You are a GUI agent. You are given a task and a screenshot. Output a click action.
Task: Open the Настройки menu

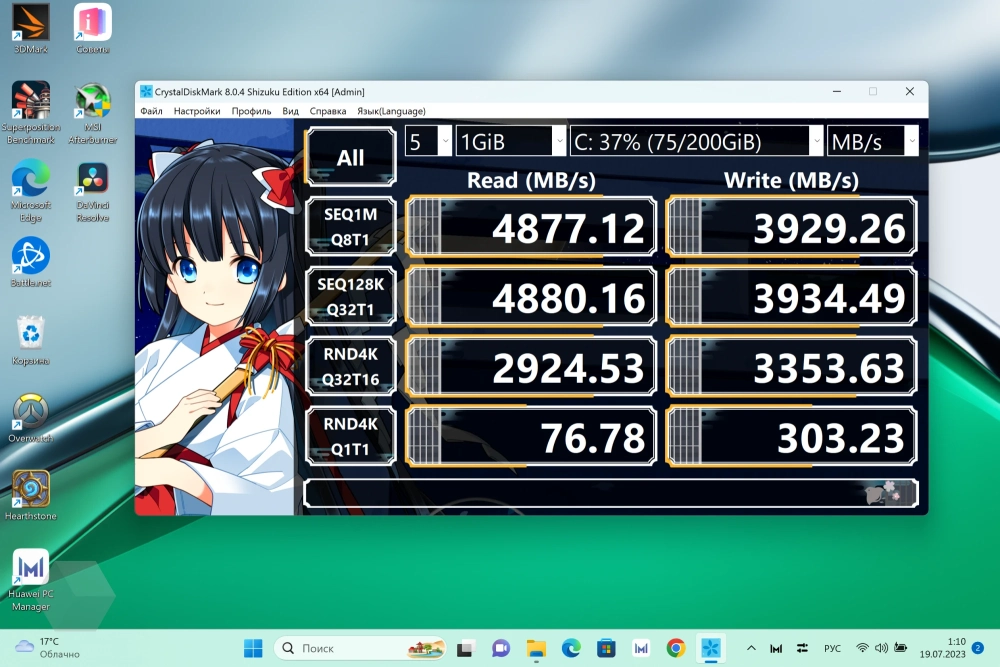point(197,111)
